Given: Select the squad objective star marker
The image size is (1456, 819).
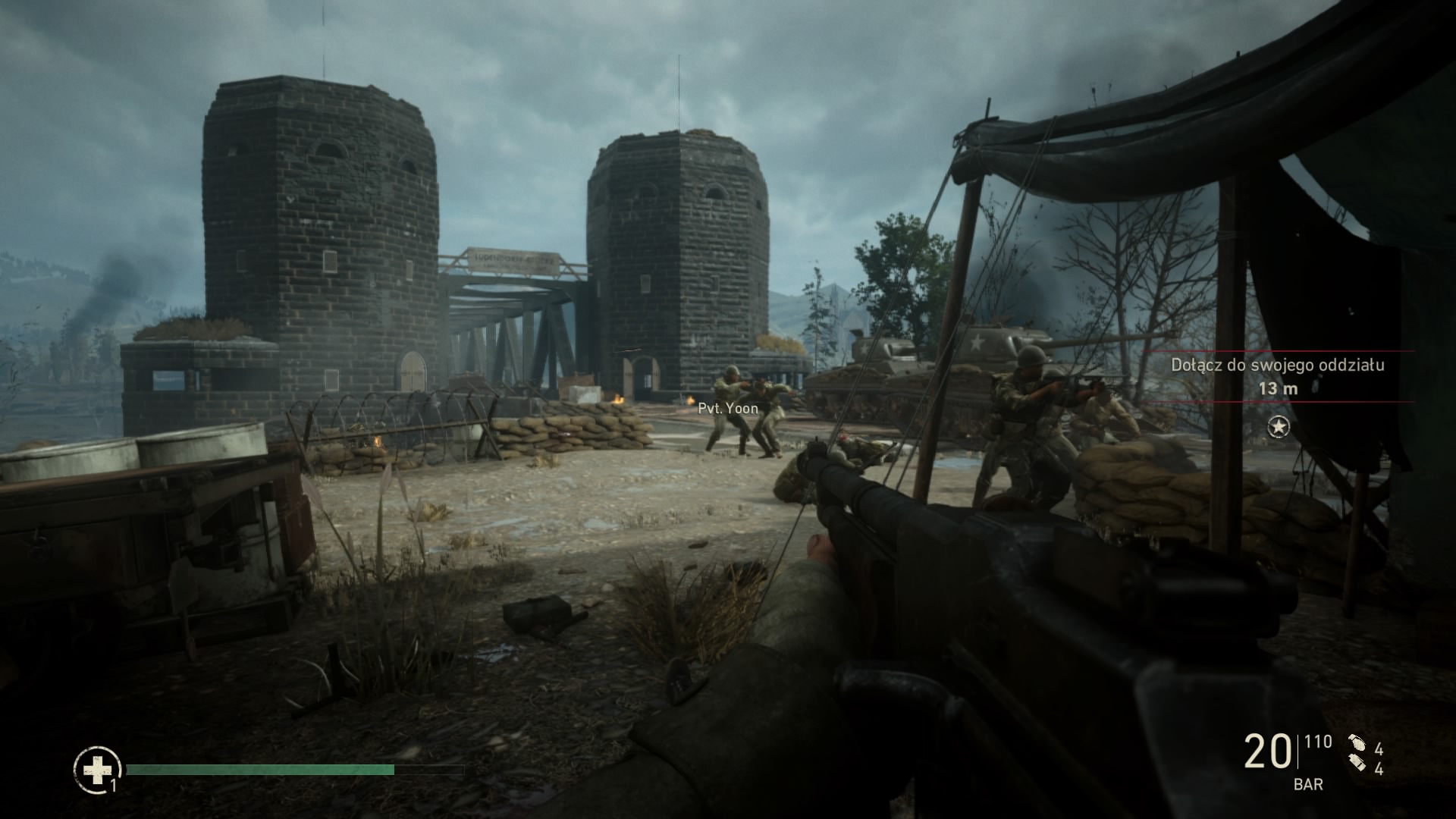Looking at the screenshot, I should point(1279,428).
